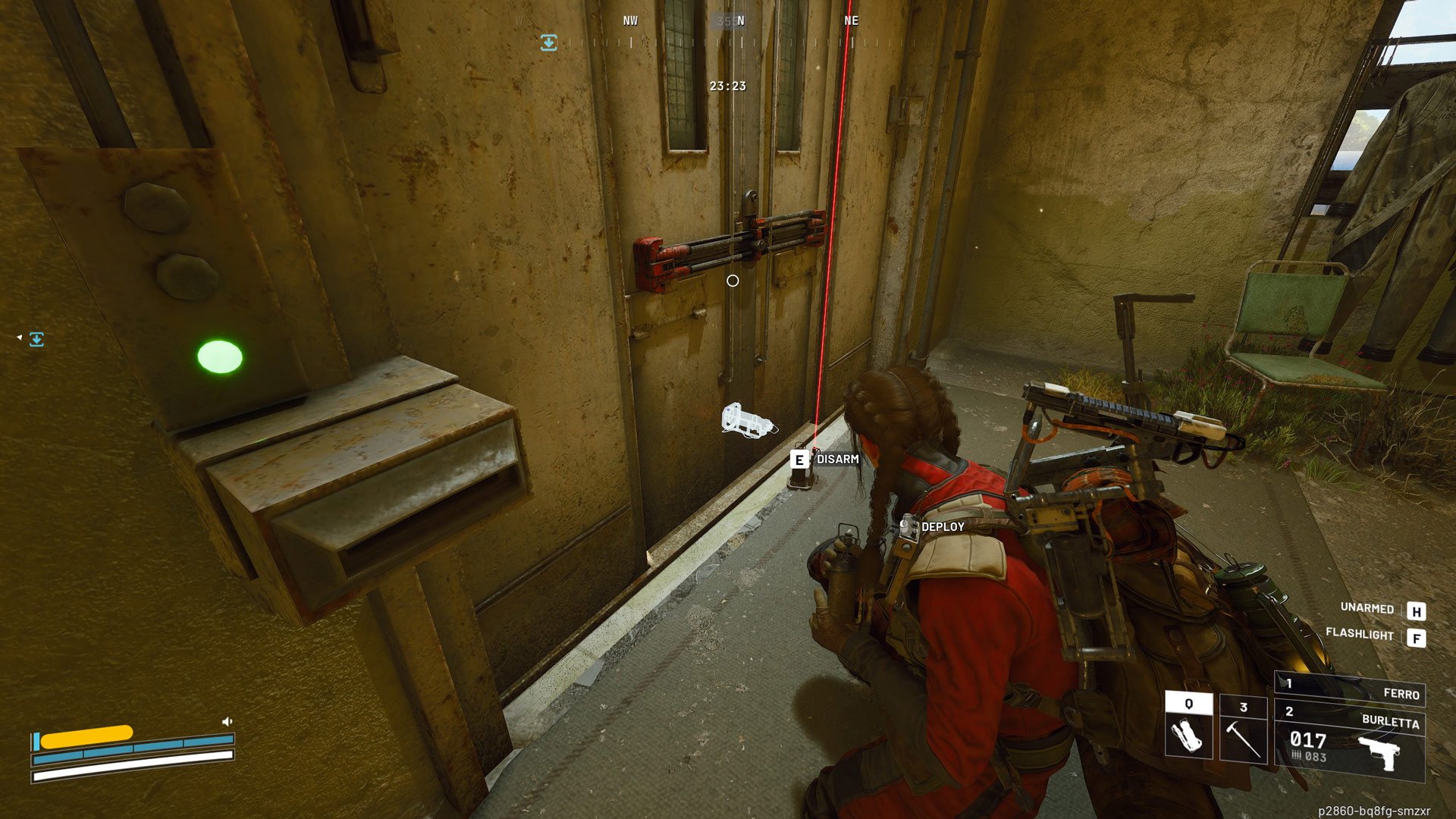The width and height of the screenshot is (1456, 819).
Task: Click the left-edge waypoint marker icon
Action: coord(37,340)
